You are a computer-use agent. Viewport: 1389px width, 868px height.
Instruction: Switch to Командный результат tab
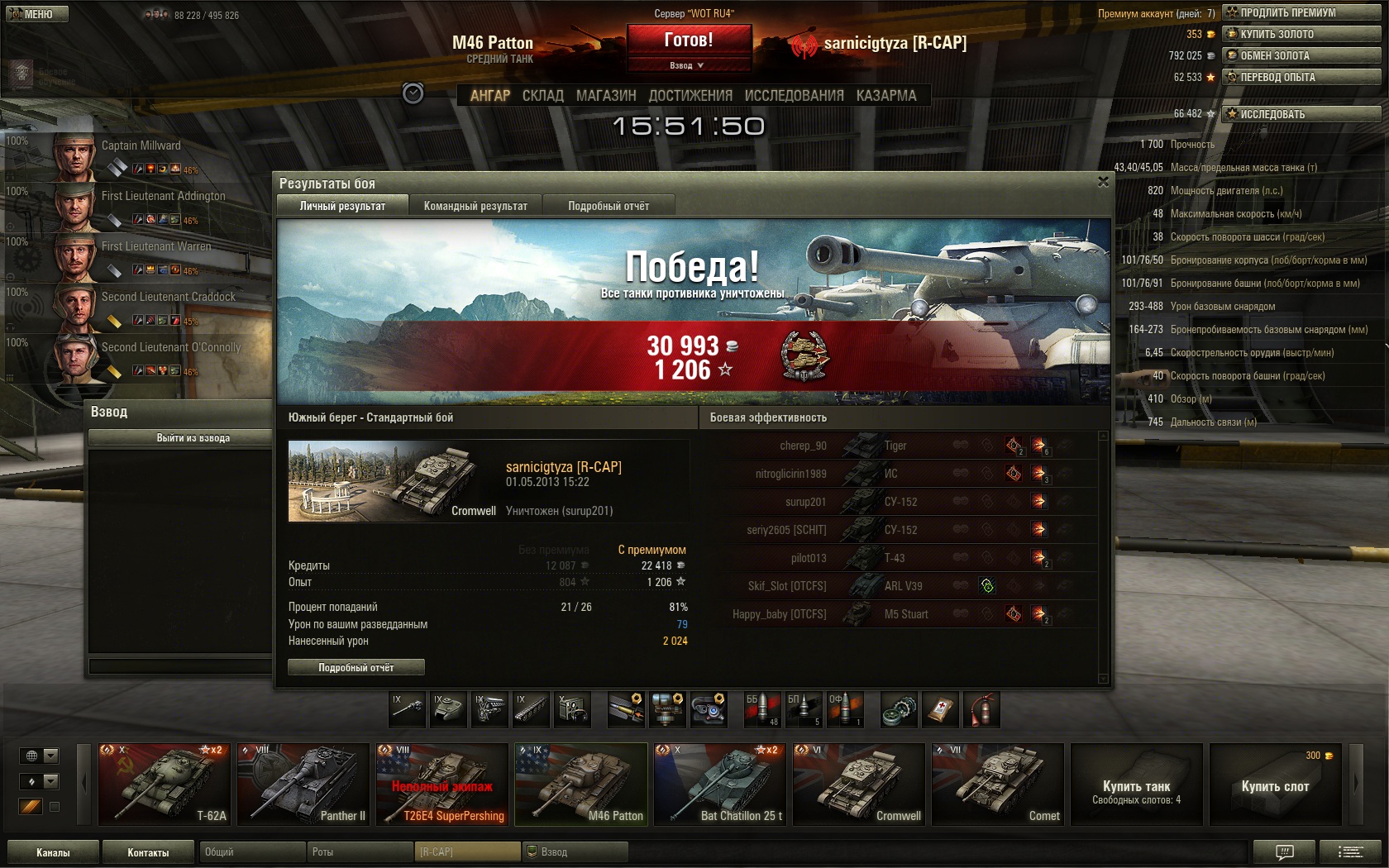475,206
